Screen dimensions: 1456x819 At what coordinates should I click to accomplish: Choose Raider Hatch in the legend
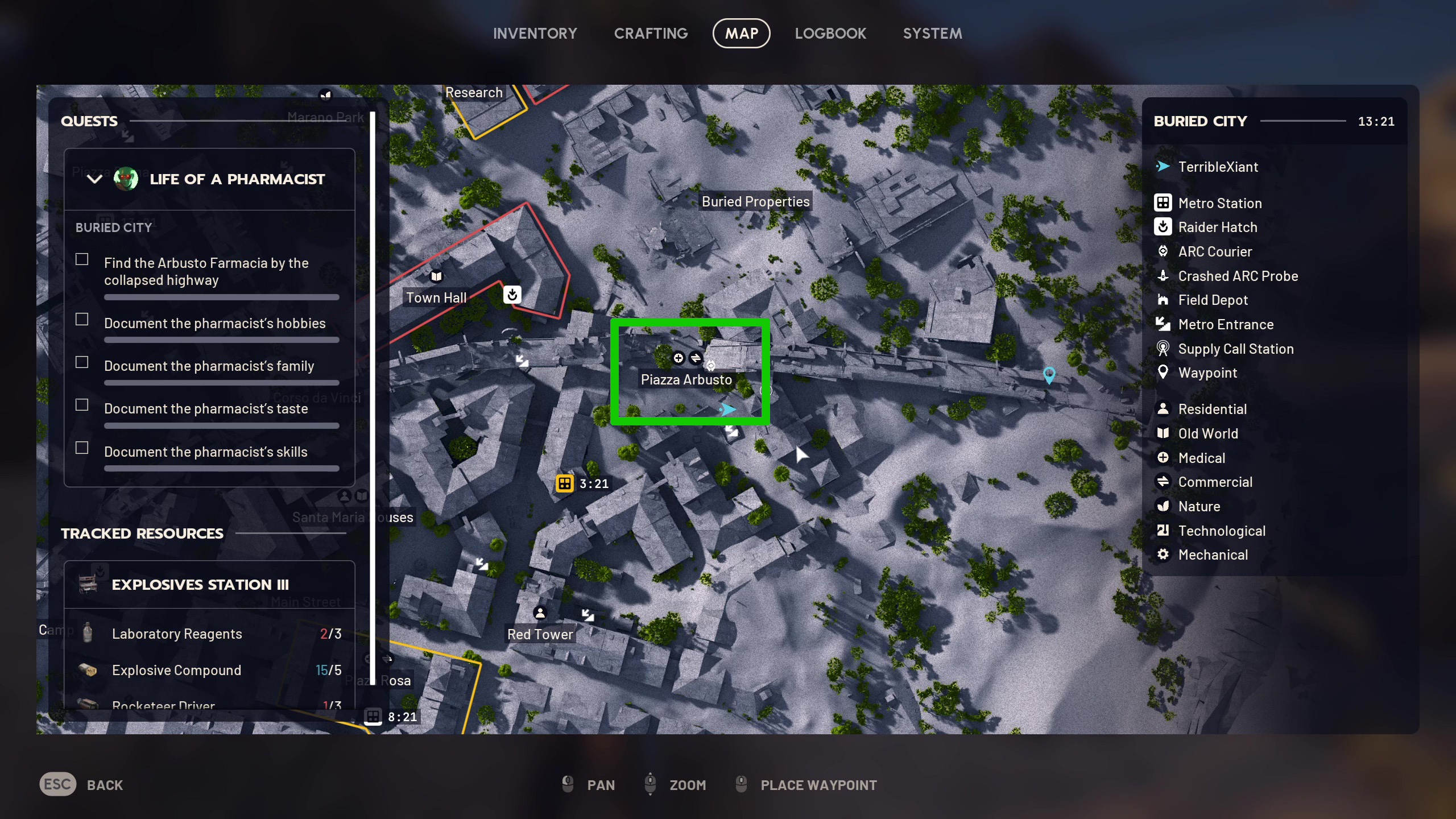1217,227
